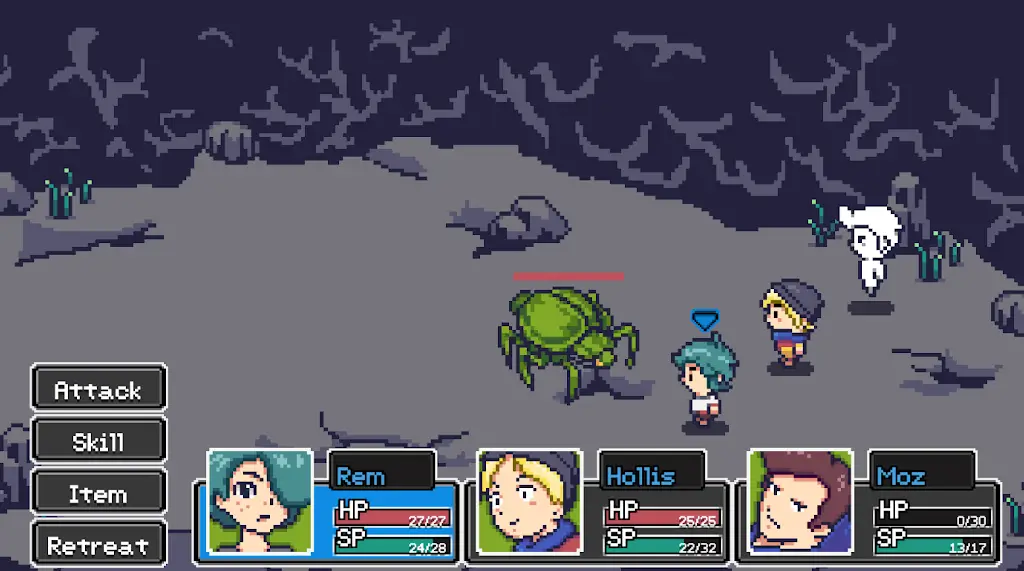The image size is (1024, 571).
Task: Select the Item command
Action: point(98,493)
